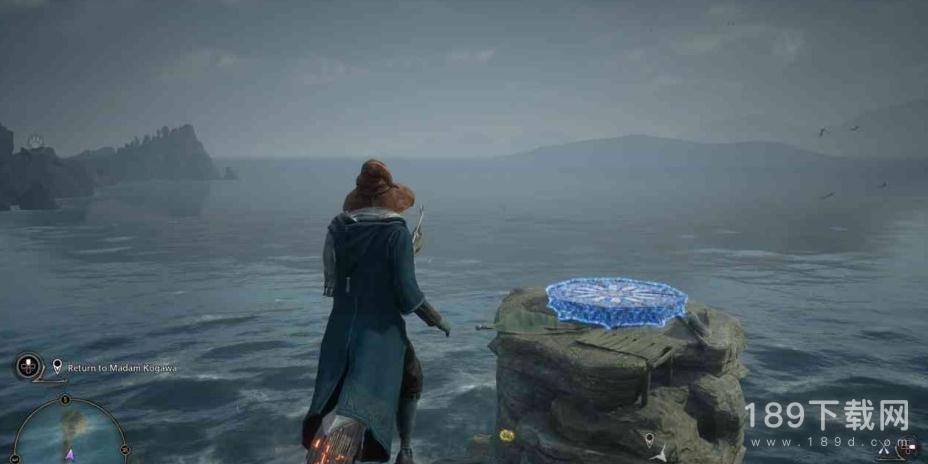Select the purple player arrow on the minimap
This screenshot has height=464, width=928.
click(70, 454)
